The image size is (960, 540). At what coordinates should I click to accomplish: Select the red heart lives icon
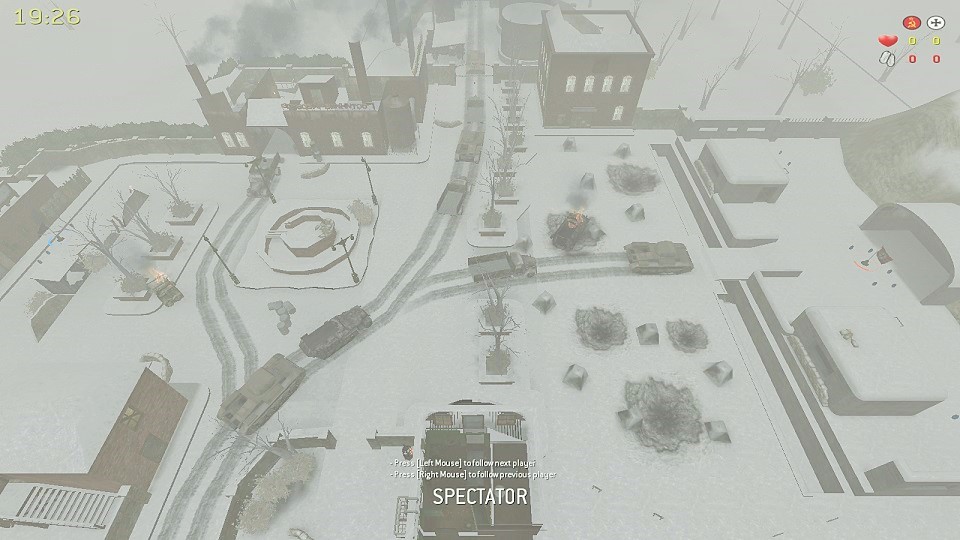(887, 41)
